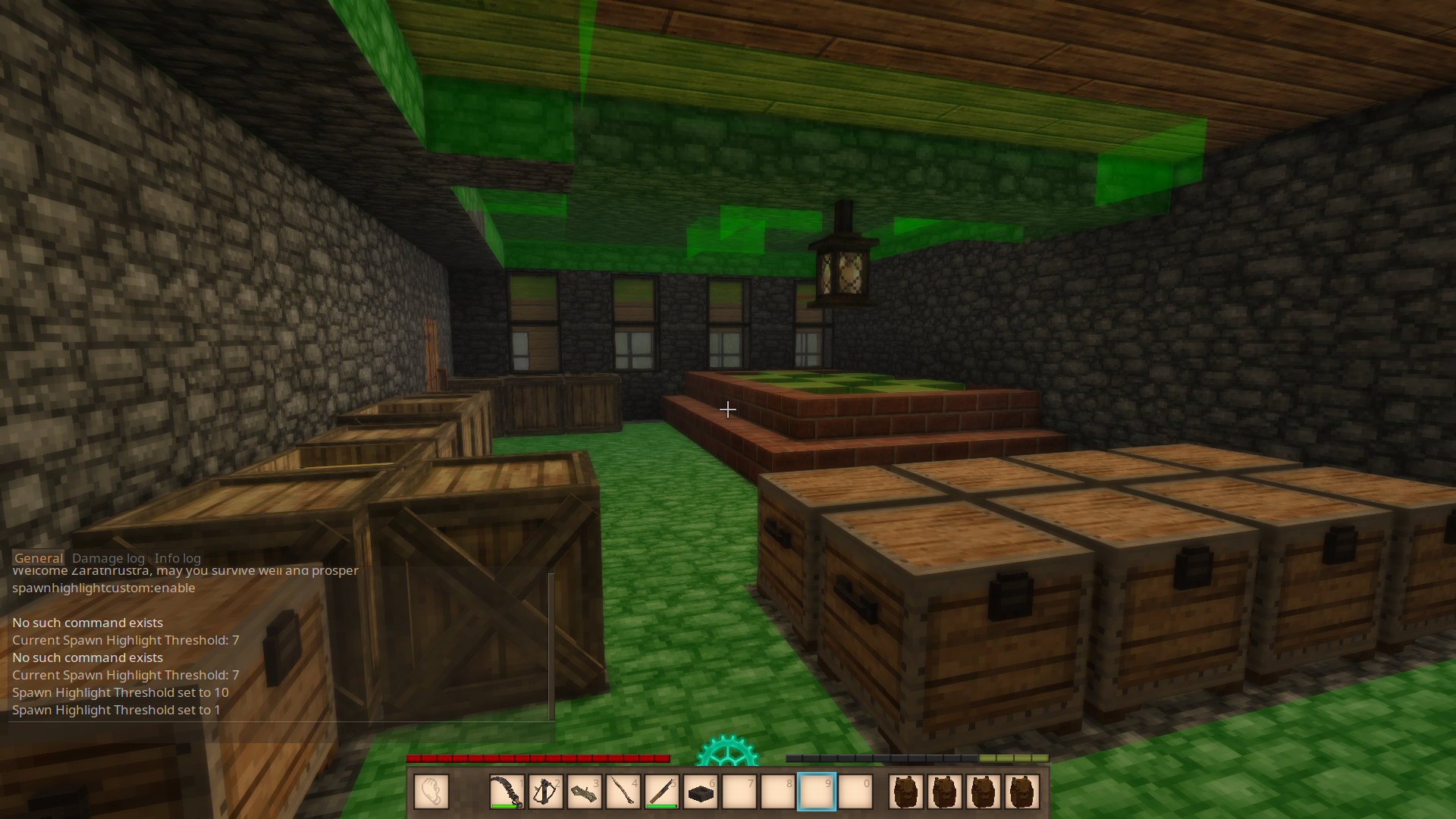
Task: Select the handled tool in slot 5
Action: [661, 792]
